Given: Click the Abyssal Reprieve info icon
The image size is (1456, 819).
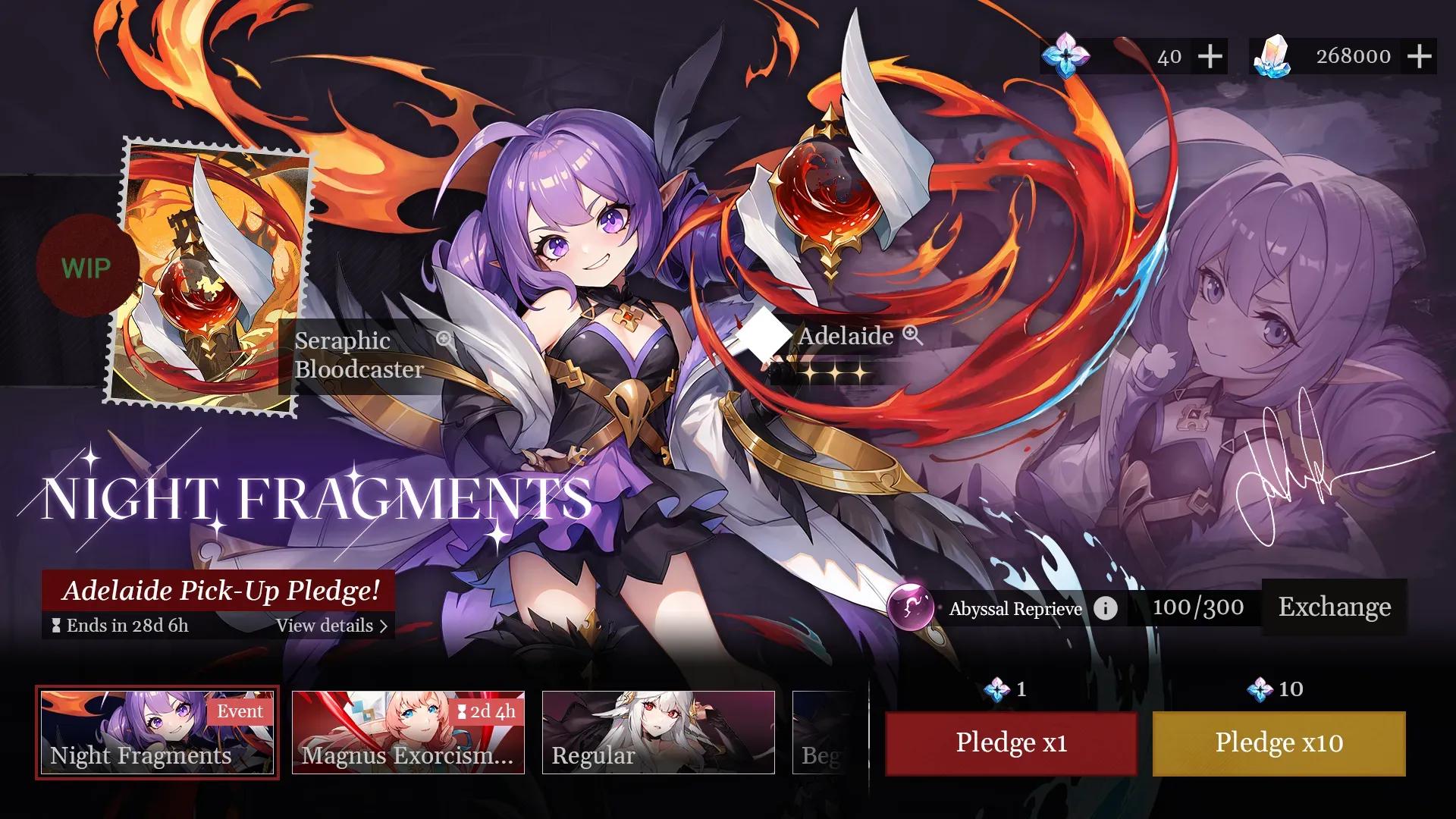Looking at the screenshot, I should (1106, 607).
